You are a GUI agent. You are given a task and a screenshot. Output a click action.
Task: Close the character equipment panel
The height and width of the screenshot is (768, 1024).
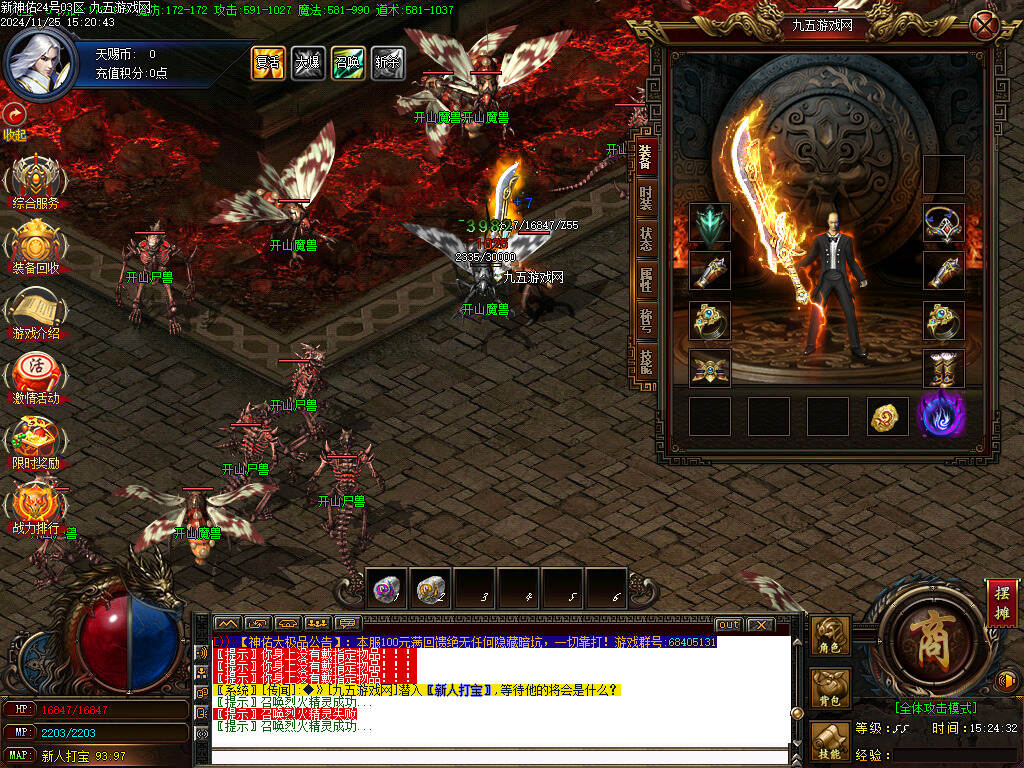coord(985,25)
